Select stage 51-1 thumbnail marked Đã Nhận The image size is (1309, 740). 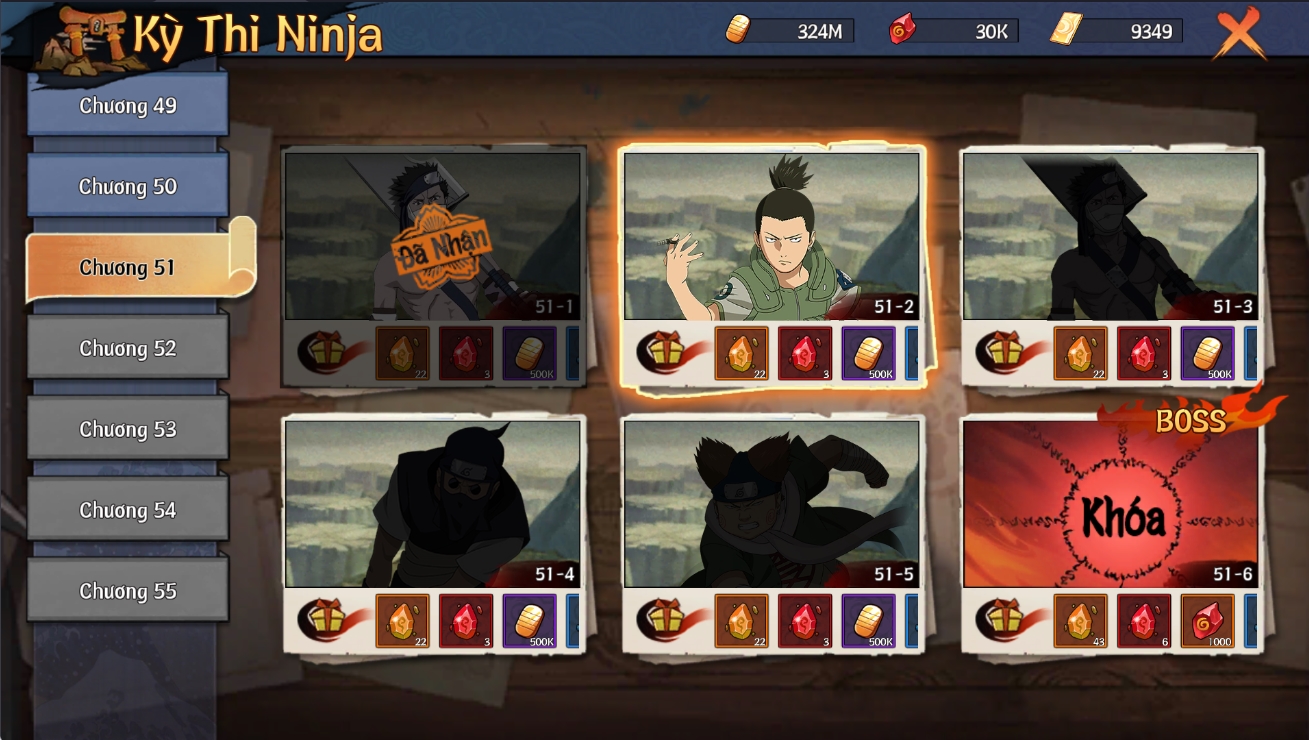(x=432, y=236)
